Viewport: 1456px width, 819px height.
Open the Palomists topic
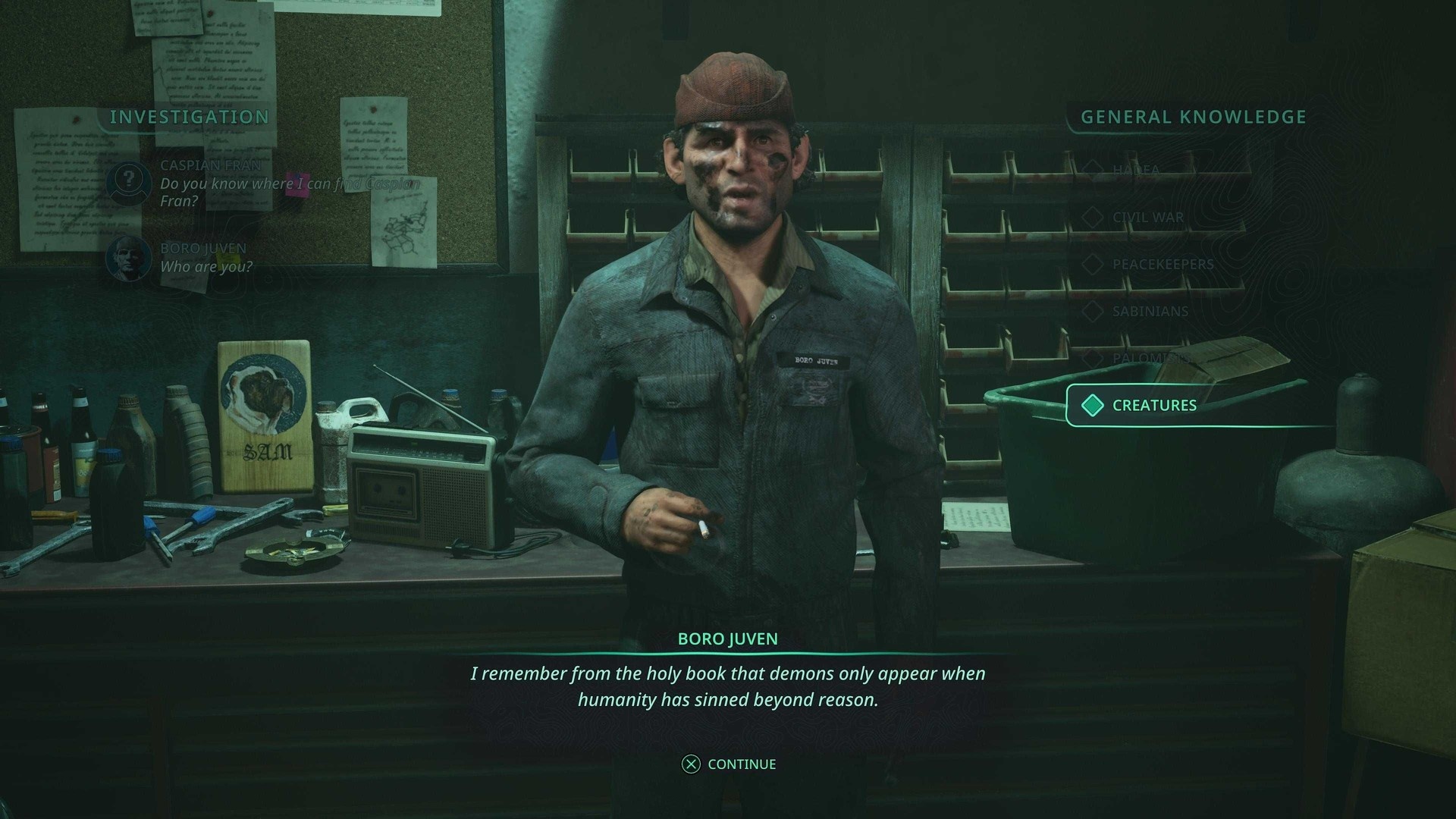coord(1145,358)
